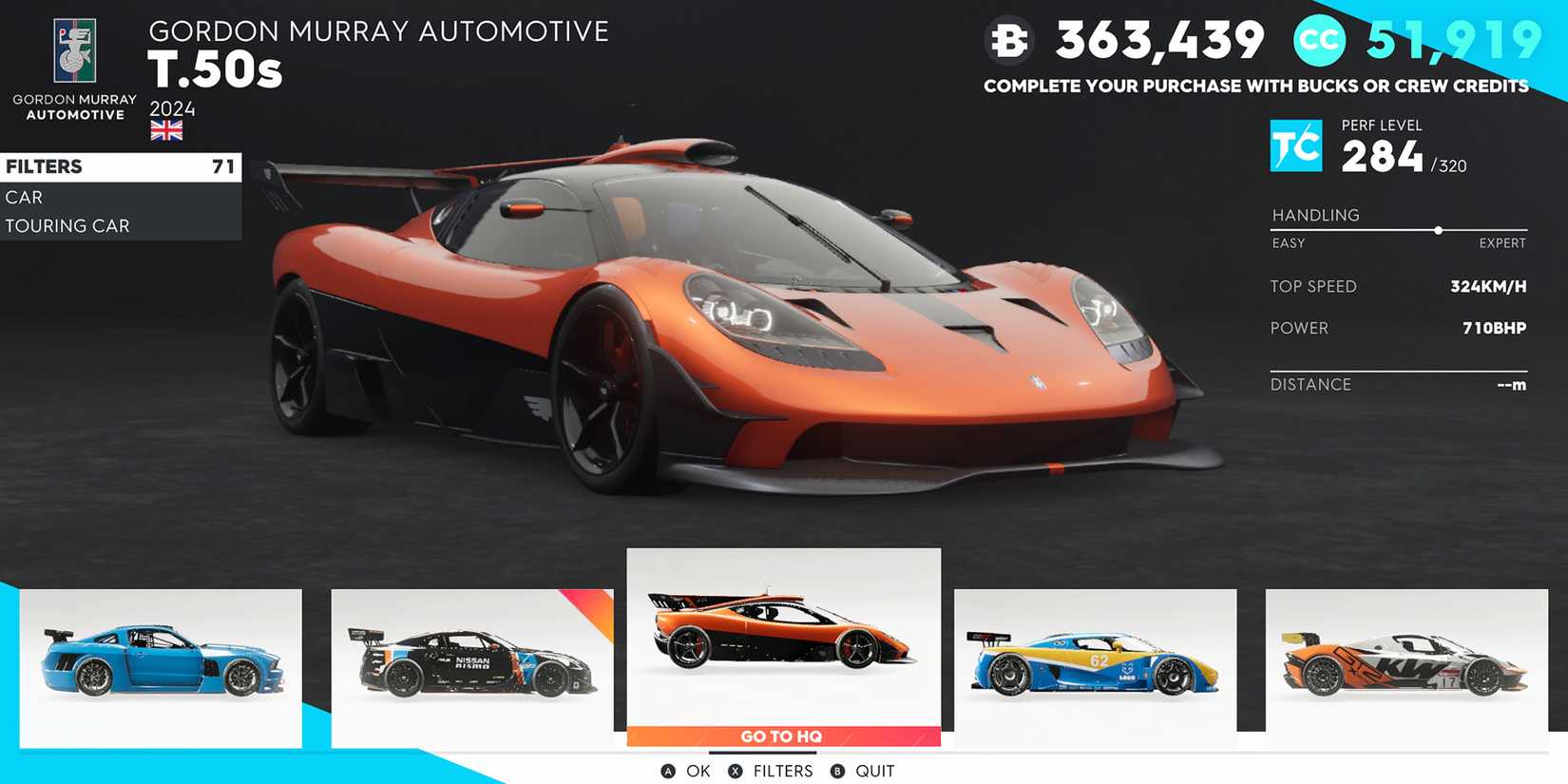Select the QUIT menu option
1568x784 pixels.
click(874, 771)
